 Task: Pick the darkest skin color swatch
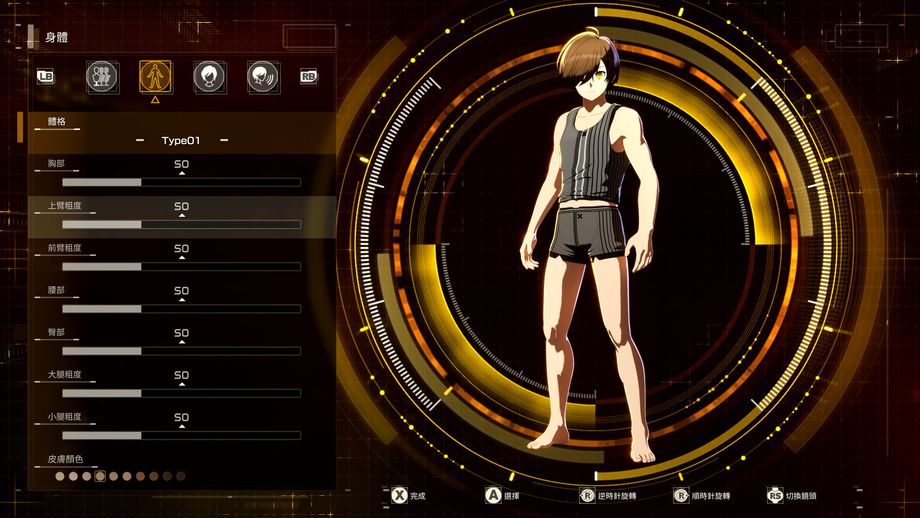[180, 477]
